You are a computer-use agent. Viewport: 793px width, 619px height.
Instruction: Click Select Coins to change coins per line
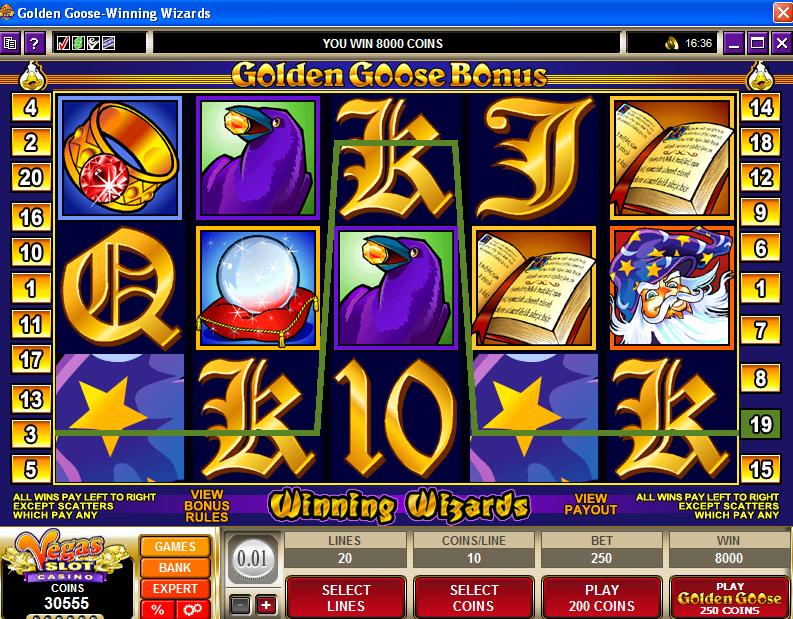coord(474,597)
